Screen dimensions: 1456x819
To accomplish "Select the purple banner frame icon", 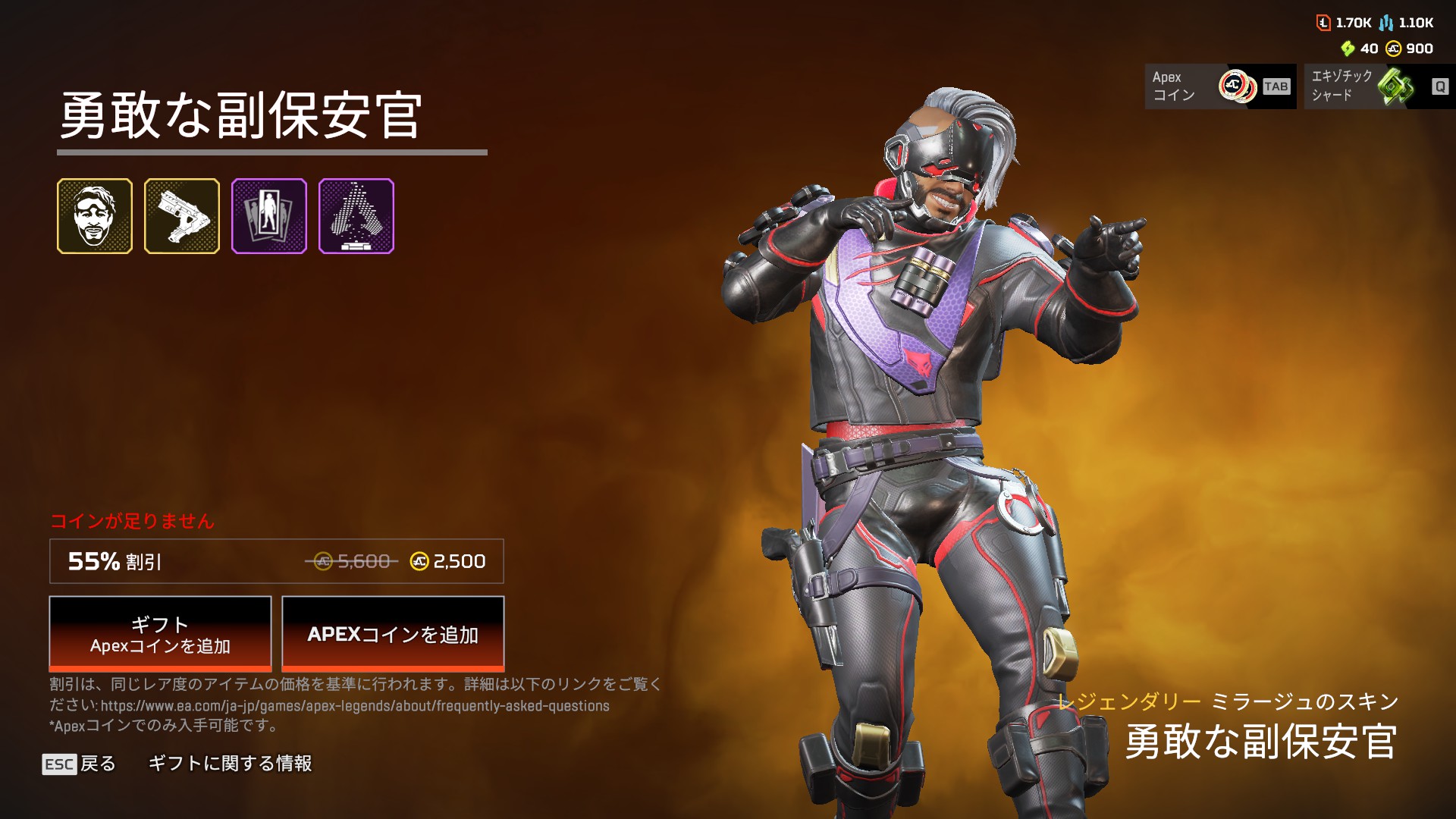I will 269,216.
